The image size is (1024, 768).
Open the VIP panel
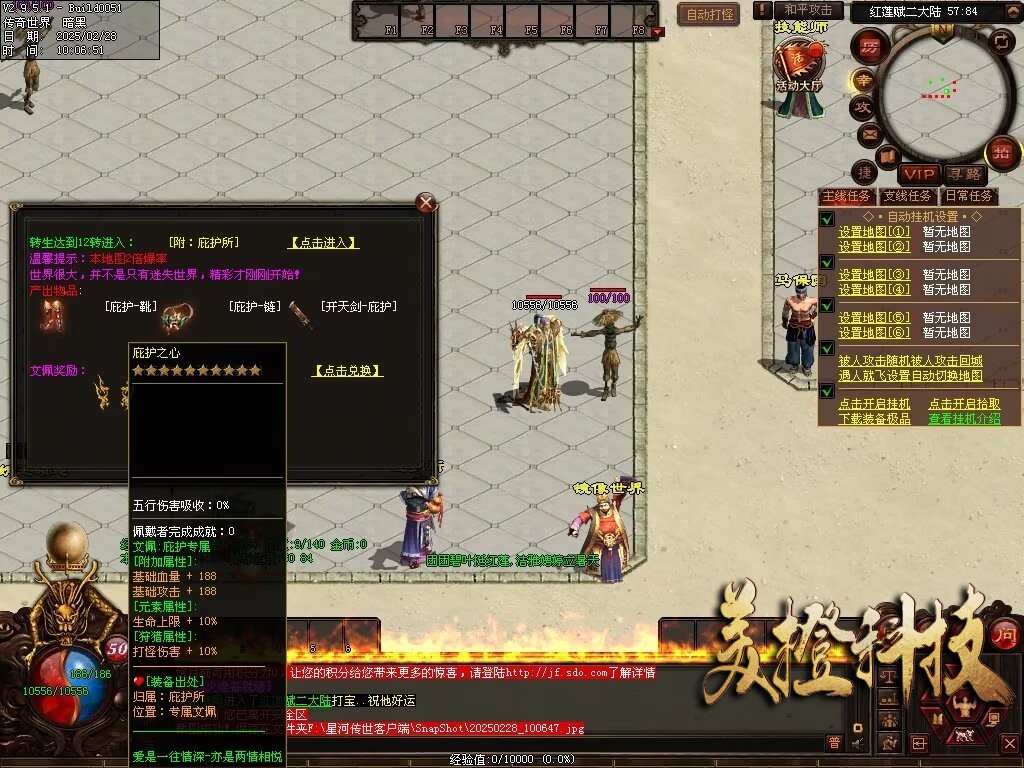(x=917, y=175)
